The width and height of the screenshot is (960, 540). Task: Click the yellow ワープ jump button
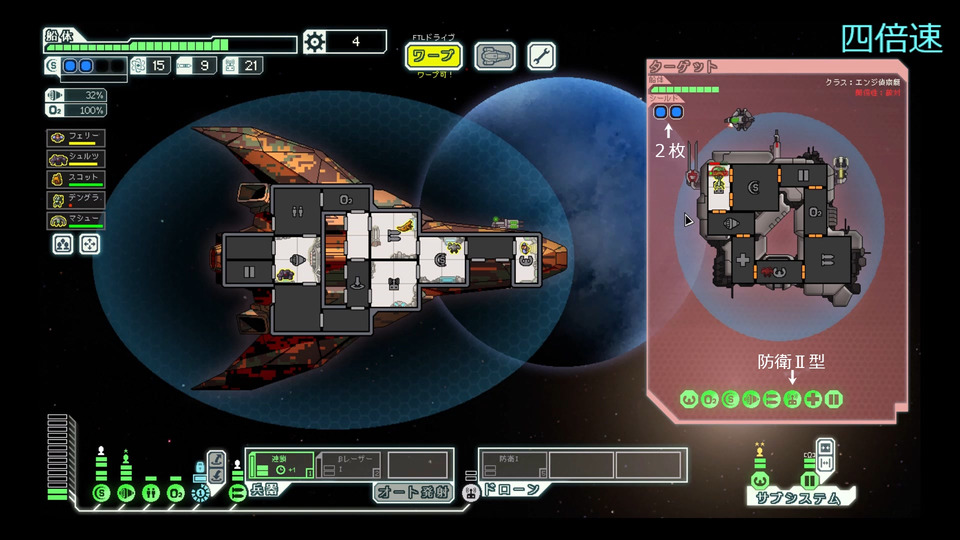[433, 56]
